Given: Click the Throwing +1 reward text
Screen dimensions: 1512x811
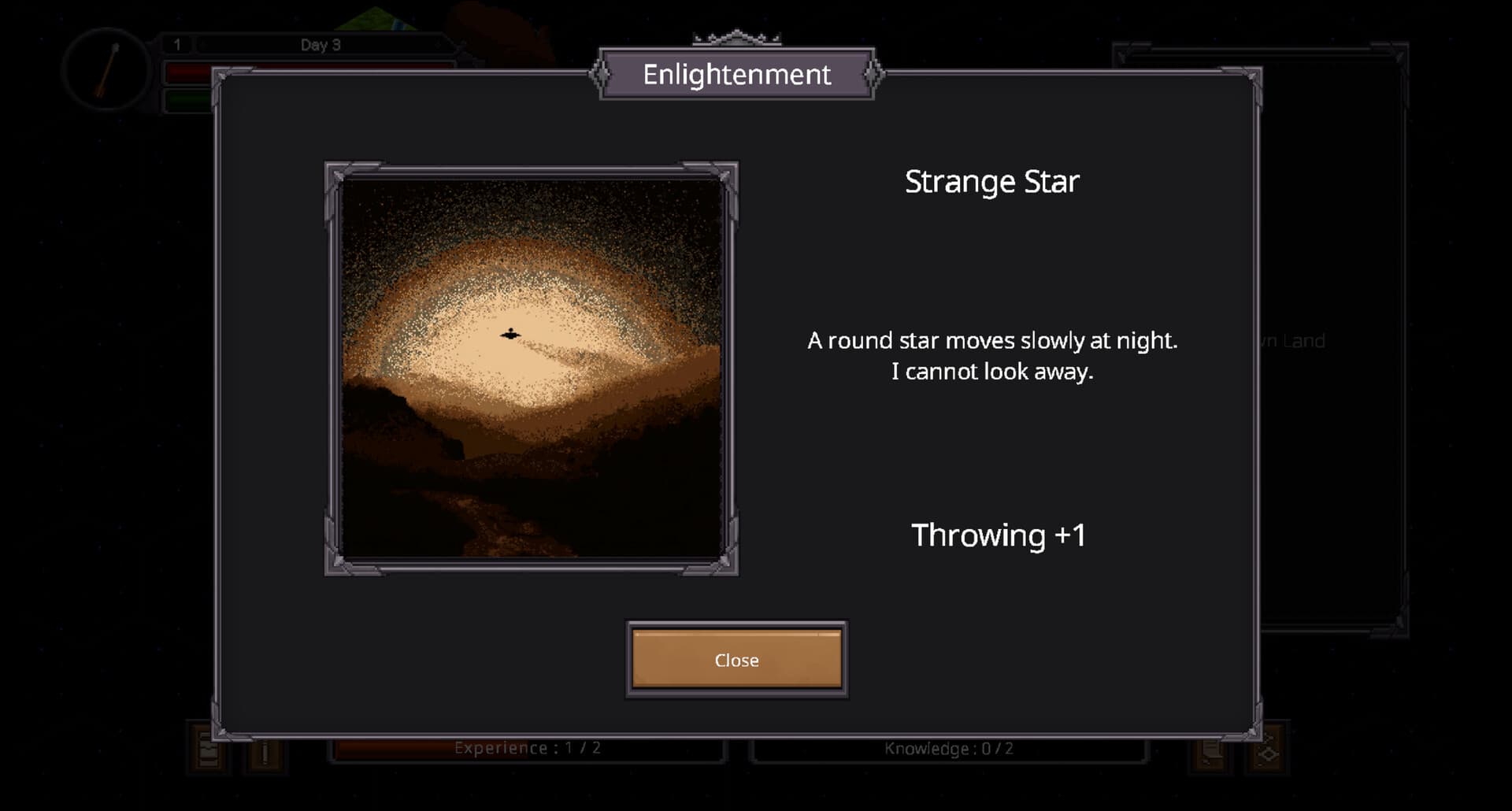Looking at the screenshot, I should click(x=999, y=534).
